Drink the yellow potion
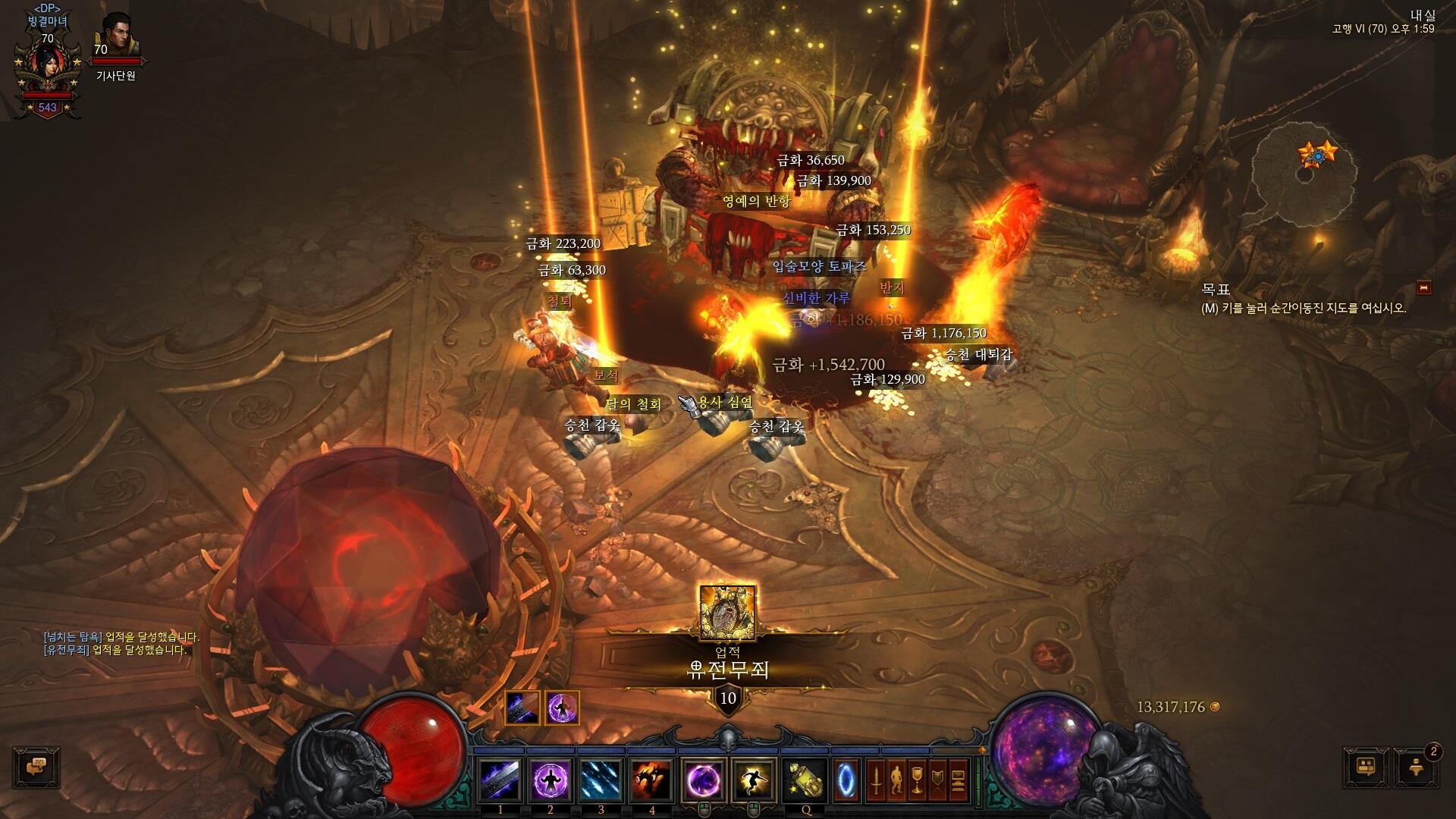The height and width of the screenshot is (819, 1456). 805,780
